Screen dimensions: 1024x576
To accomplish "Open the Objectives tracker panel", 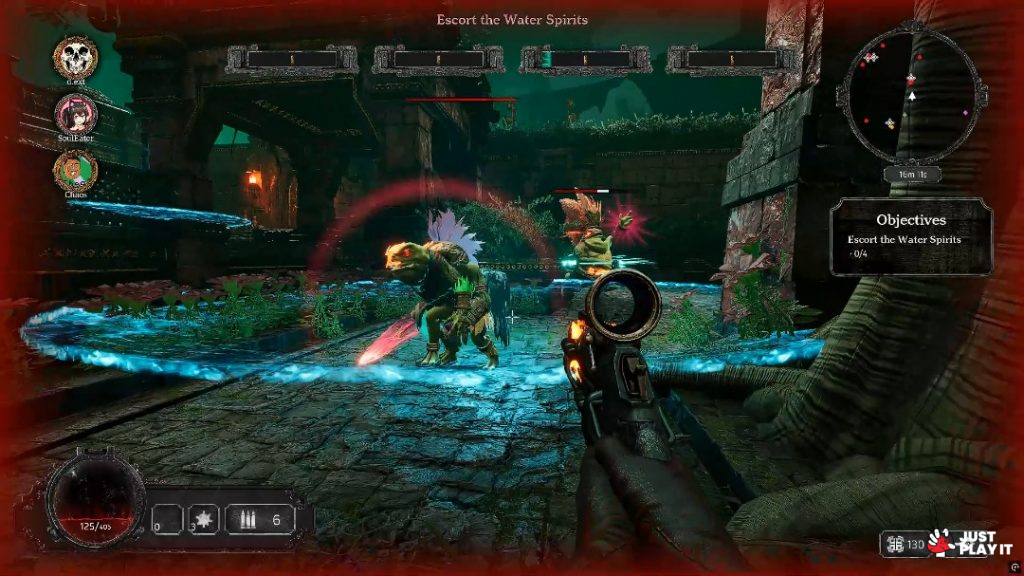I will 910,236.
